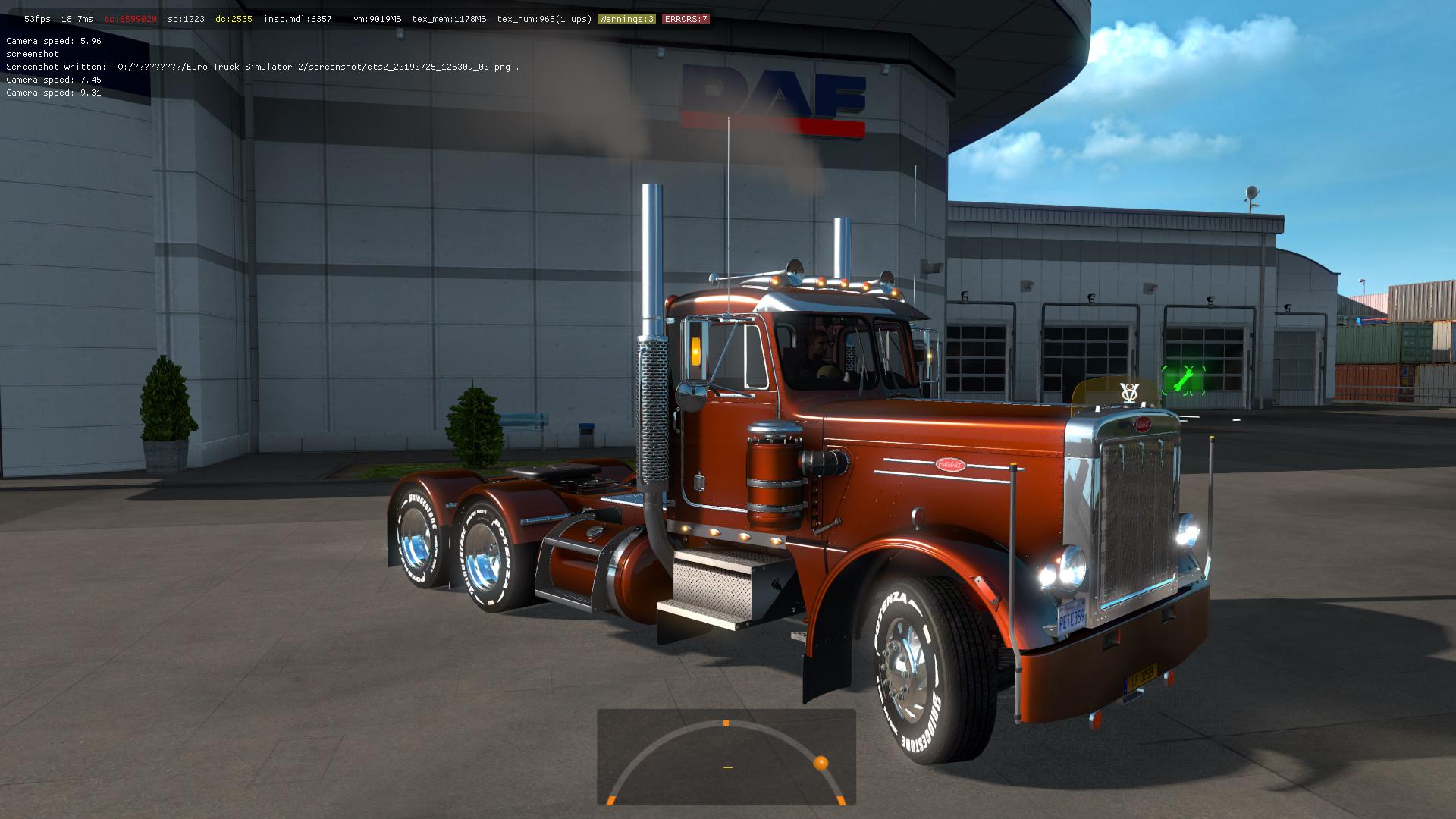Click the green wrench service icon
The height and width of the screenshot is (819, 1456).
click(x=1182, y=379)
